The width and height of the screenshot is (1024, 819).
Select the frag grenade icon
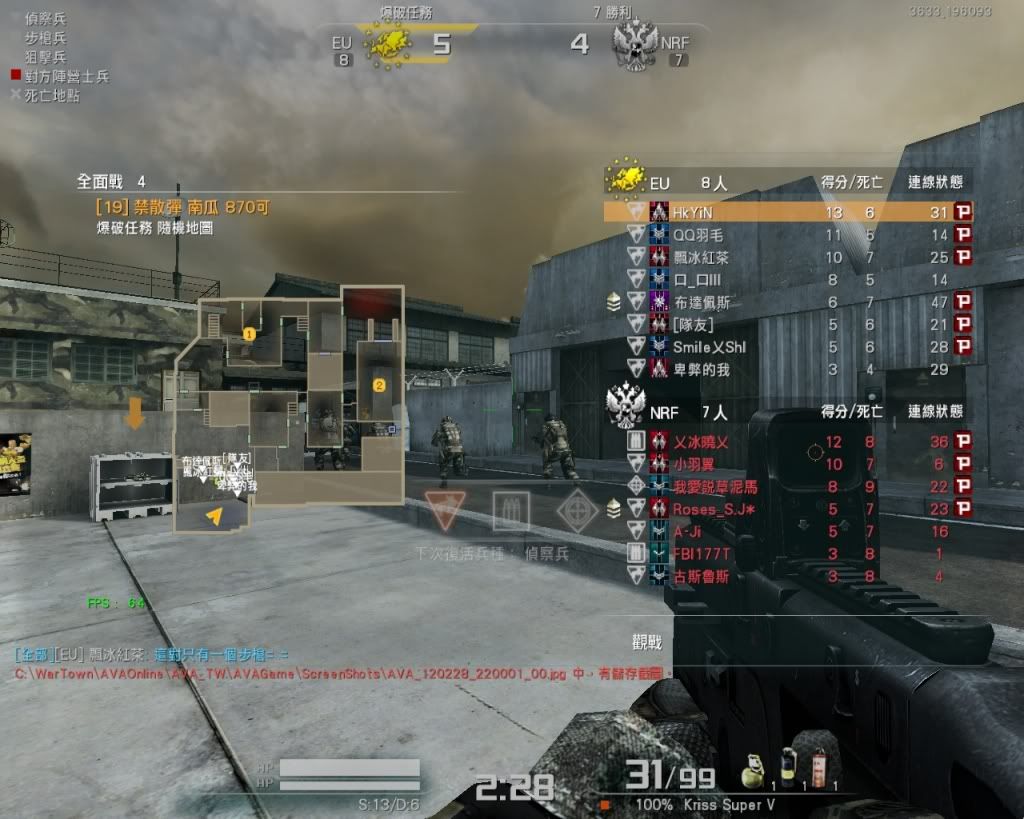pyautogui.click(x=754, y=770)
